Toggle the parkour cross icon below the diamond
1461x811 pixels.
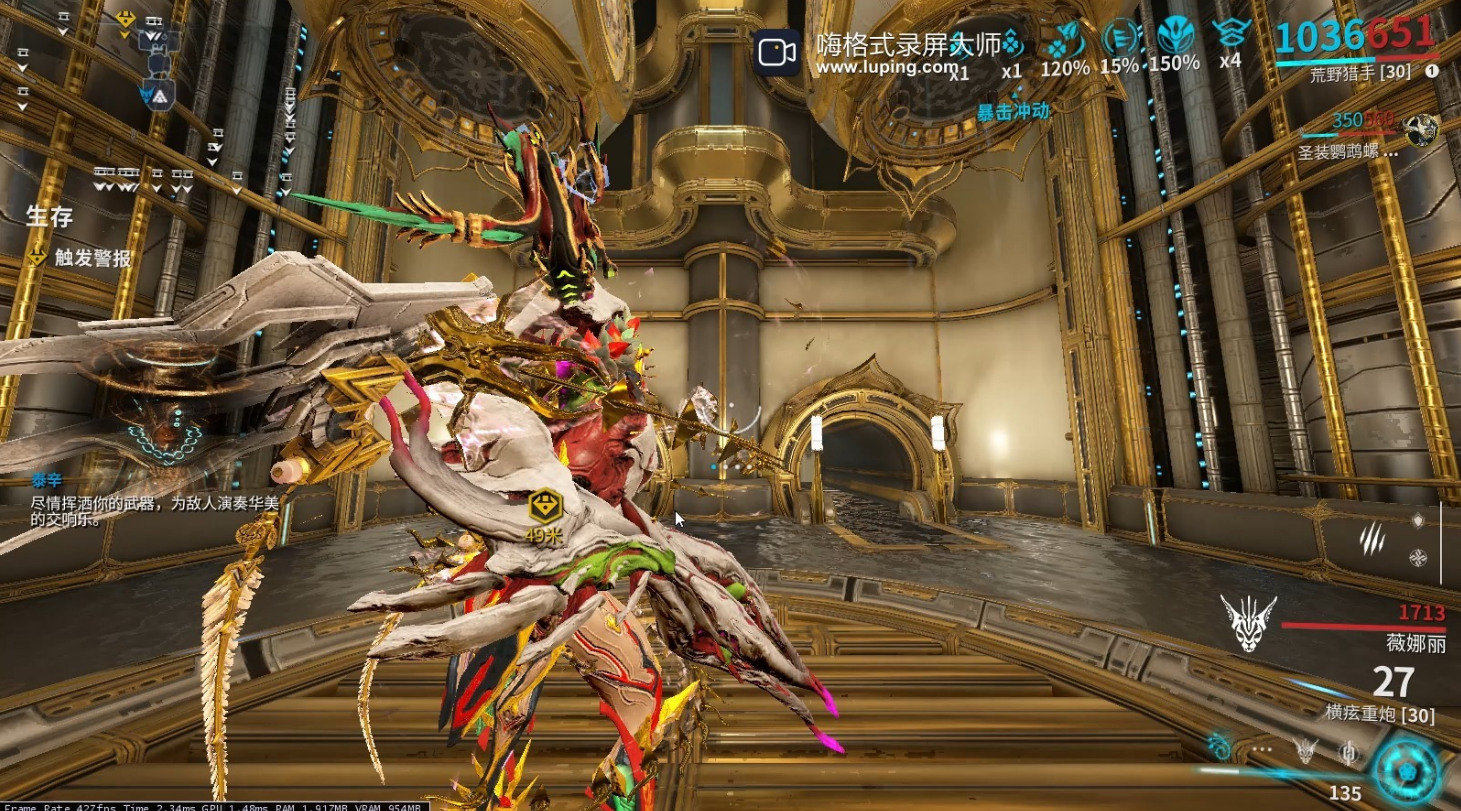[x=1418, y=558]
